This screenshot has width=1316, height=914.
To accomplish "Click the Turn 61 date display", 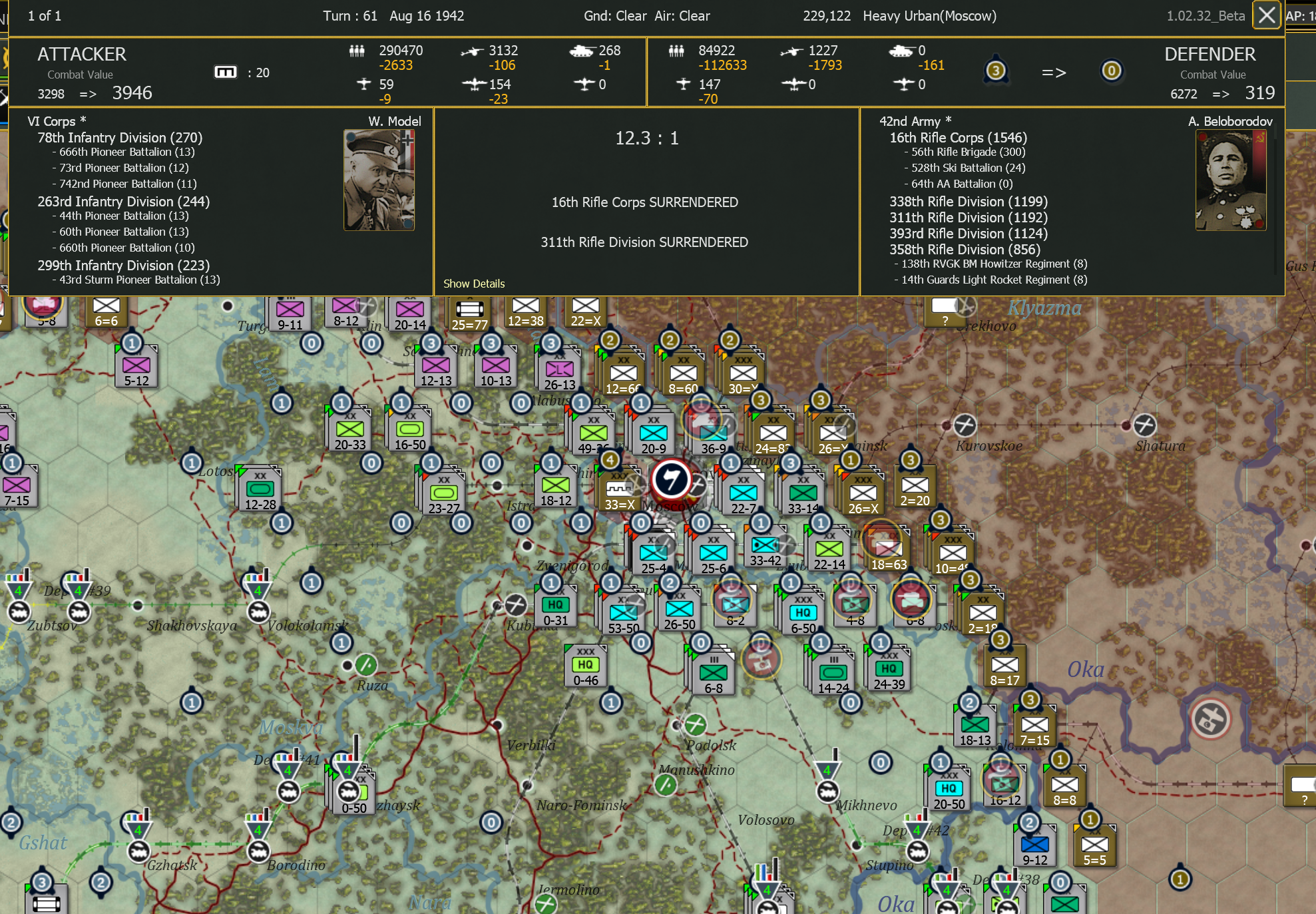I will 393,15.
